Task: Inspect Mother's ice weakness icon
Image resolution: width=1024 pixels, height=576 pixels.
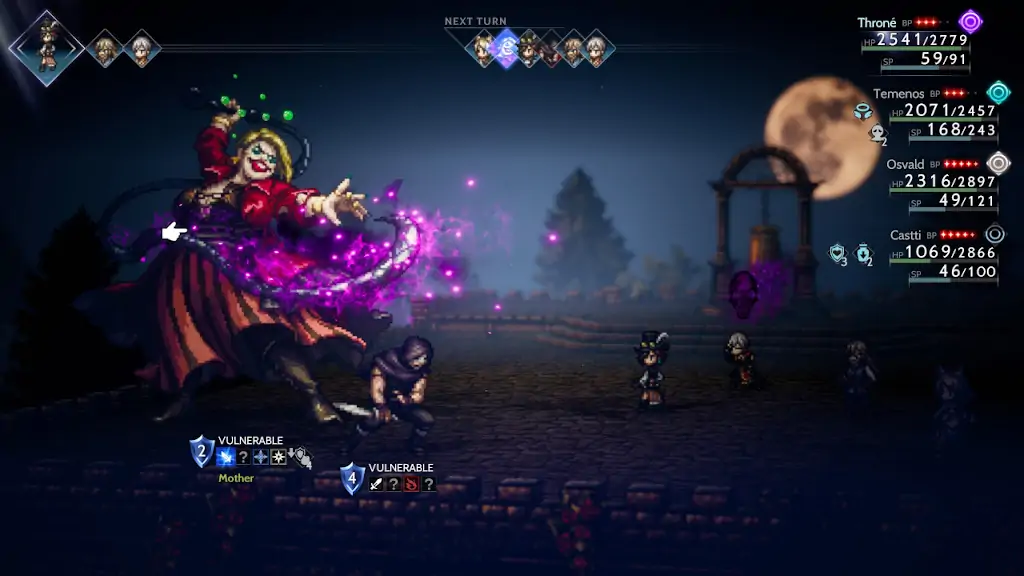Action: pos(226,457)
